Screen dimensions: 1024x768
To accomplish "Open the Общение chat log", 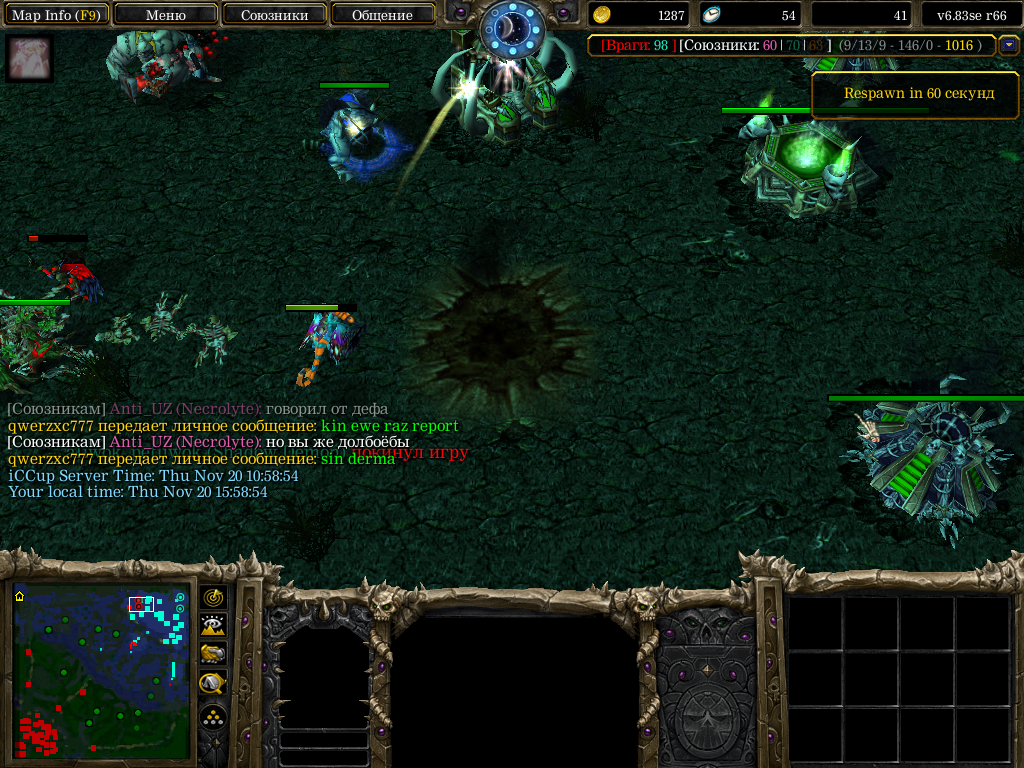I will [x=382, y=15].
